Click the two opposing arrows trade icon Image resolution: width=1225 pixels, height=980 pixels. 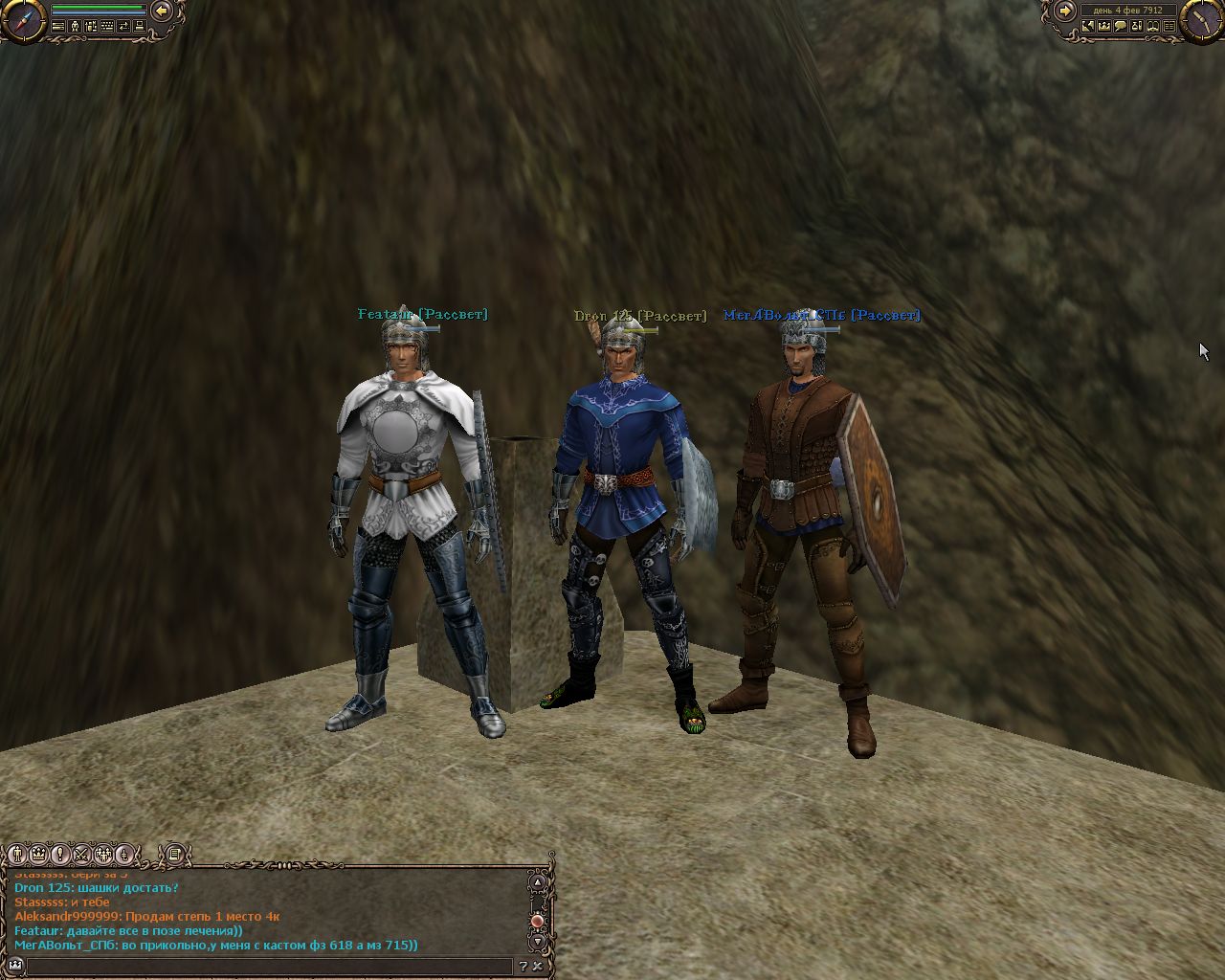point(123,27)
